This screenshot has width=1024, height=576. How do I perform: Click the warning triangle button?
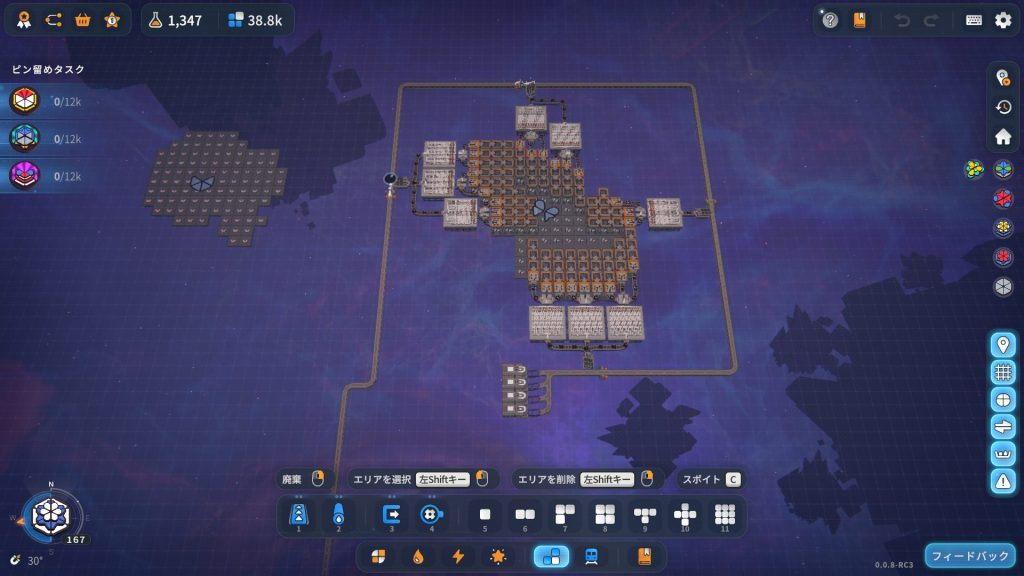pyautogui.click(x=1003, y=480)
